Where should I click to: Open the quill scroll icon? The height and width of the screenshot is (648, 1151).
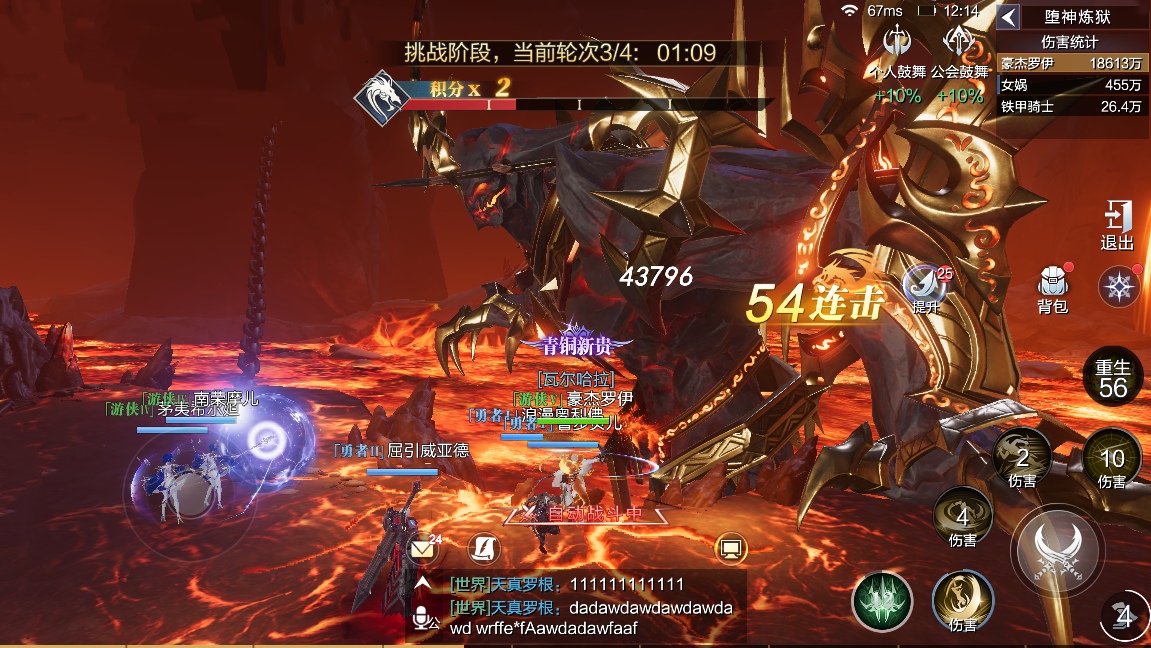(x=484, y=548)
